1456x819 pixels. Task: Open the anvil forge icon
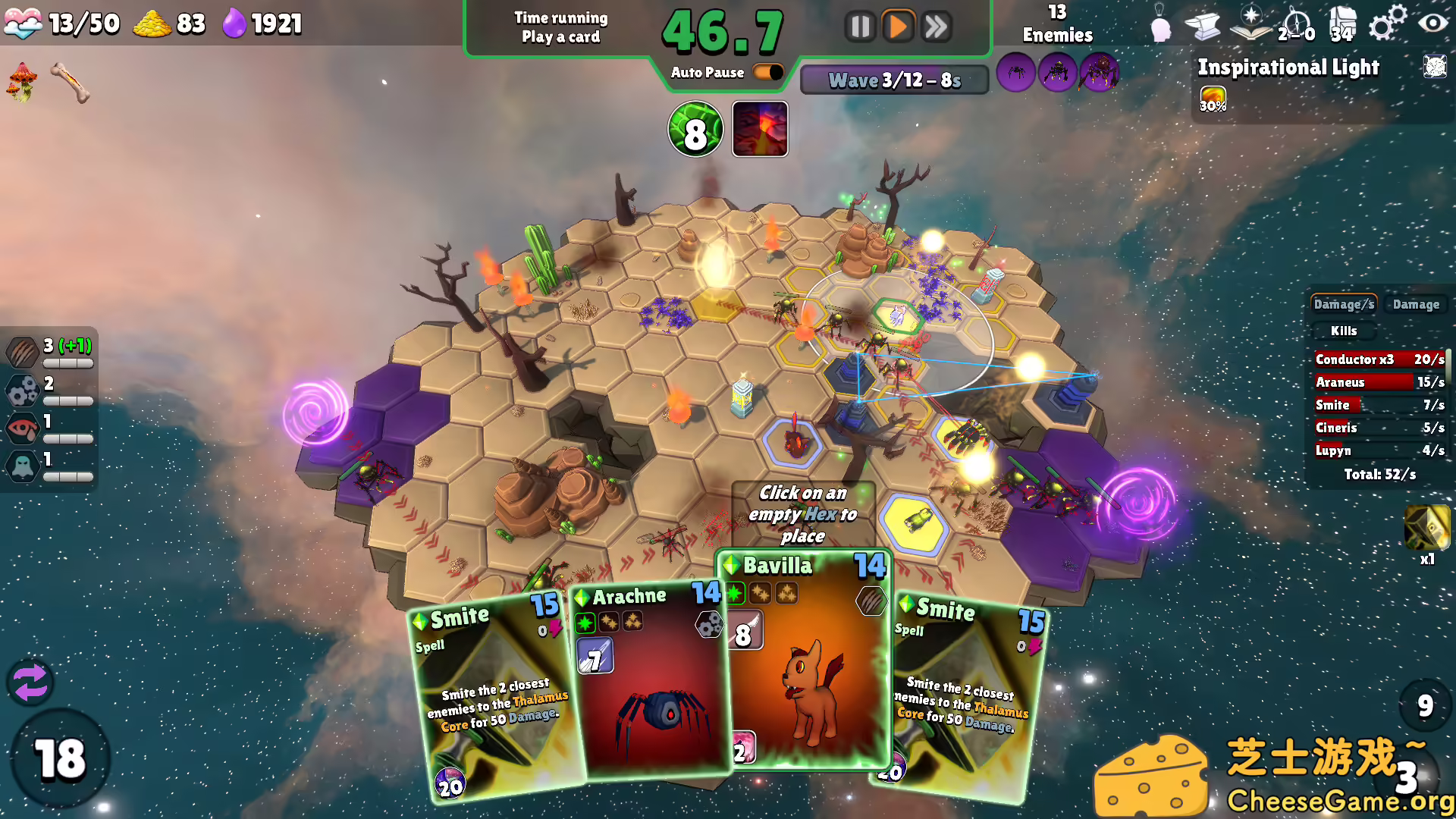1203,26
